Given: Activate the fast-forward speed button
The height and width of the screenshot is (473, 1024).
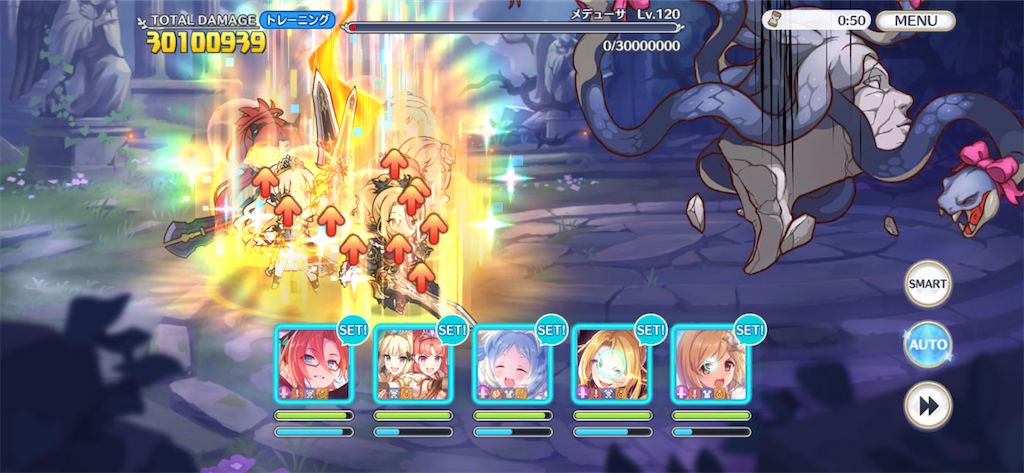Looking at the screenshot, I should pos(927,405).
